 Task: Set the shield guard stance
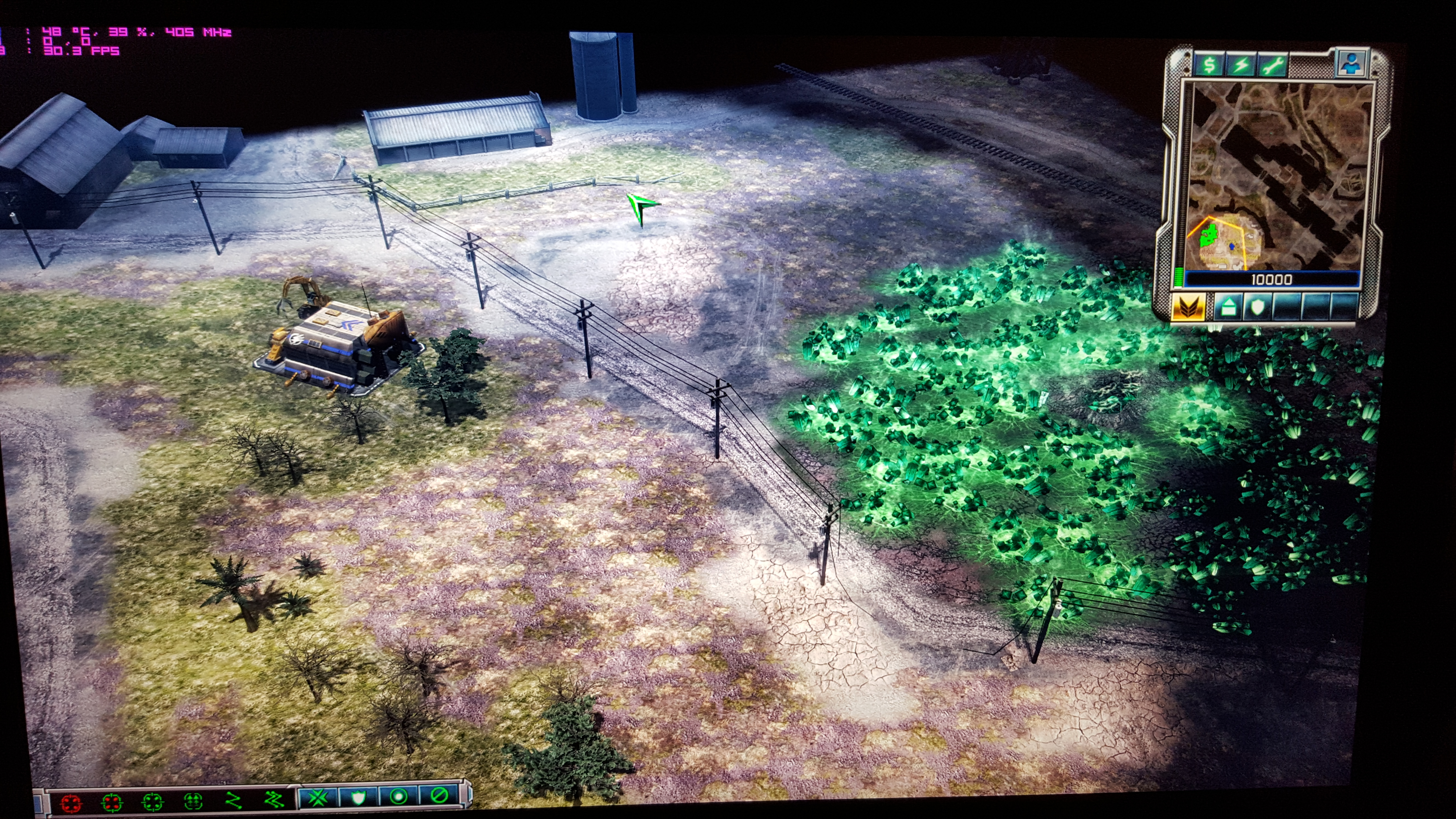pos(358,797)
